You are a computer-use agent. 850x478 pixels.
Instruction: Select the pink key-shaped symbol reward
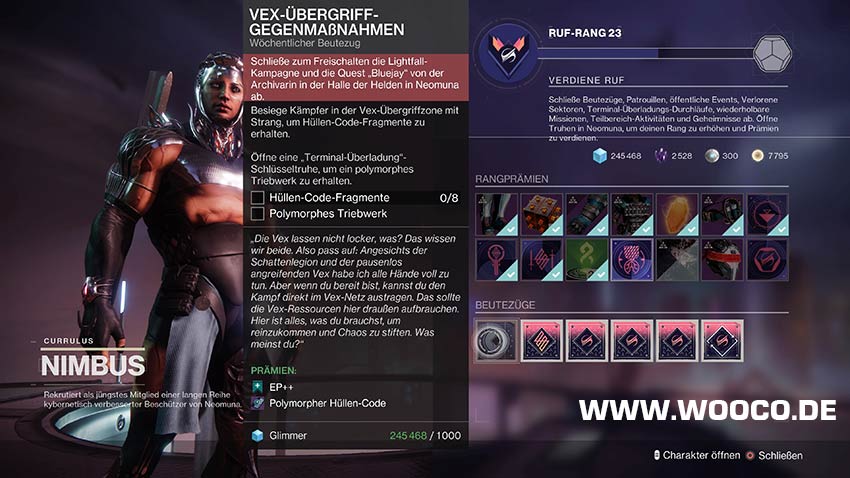pos(495,259)
